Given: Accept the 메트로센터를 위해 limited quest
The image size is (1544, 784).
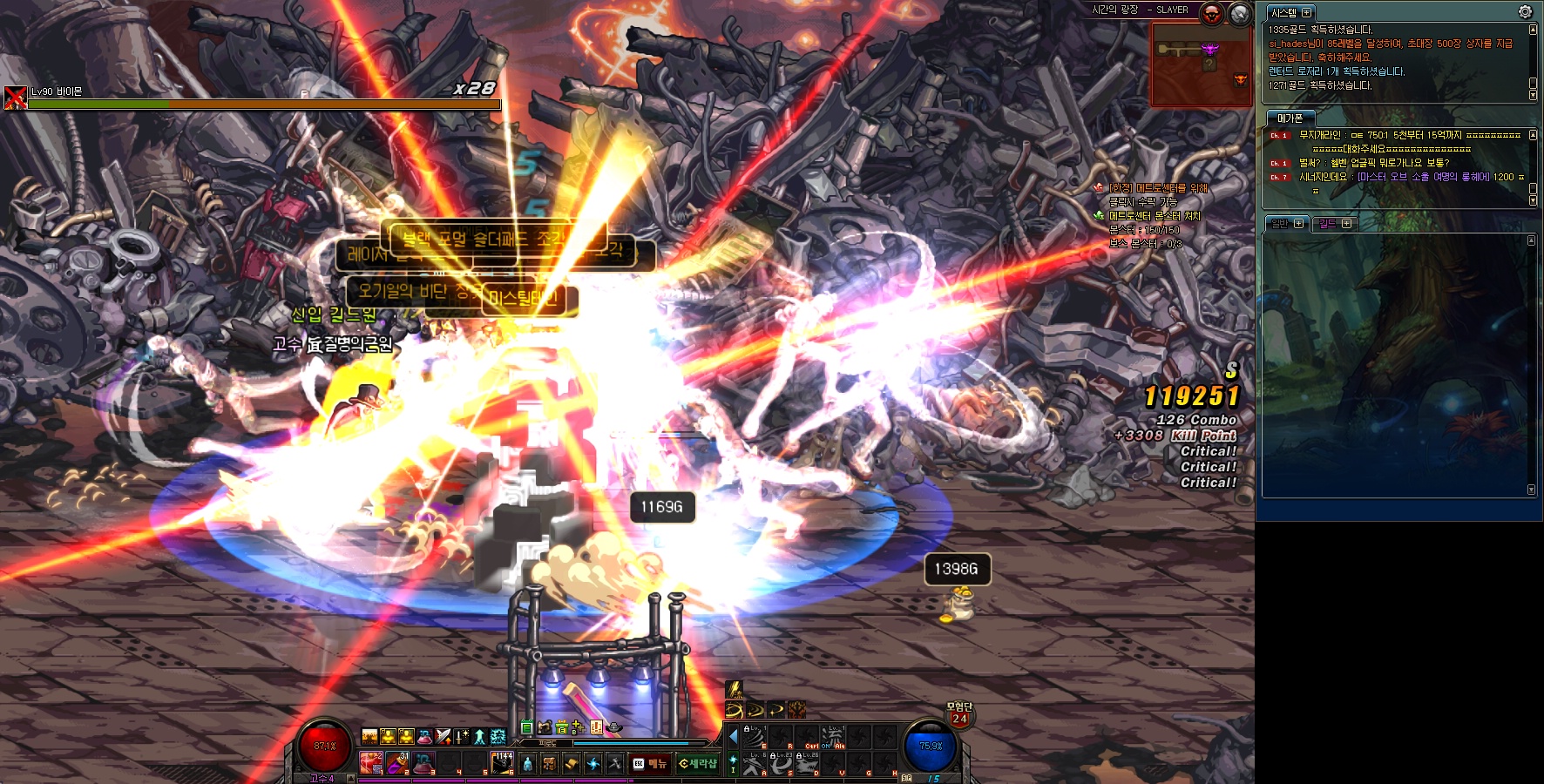Looking at the screenshot, I should (1158, 188).
